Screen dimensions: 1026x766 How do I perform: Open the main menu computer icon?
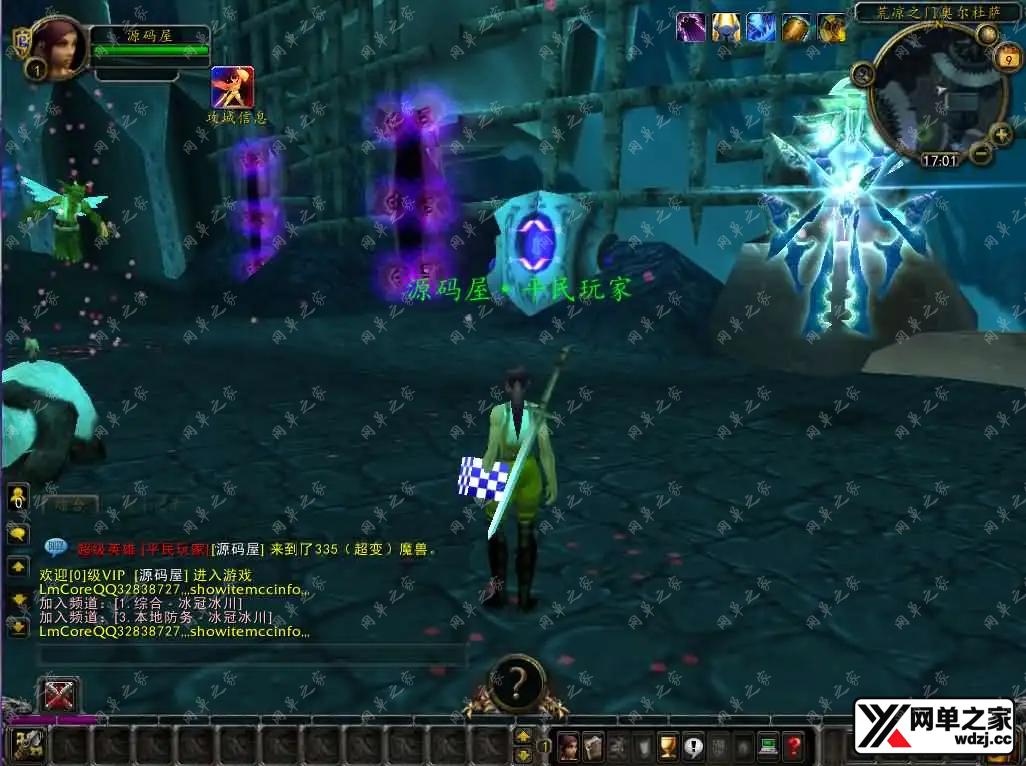tap(768, 745)
